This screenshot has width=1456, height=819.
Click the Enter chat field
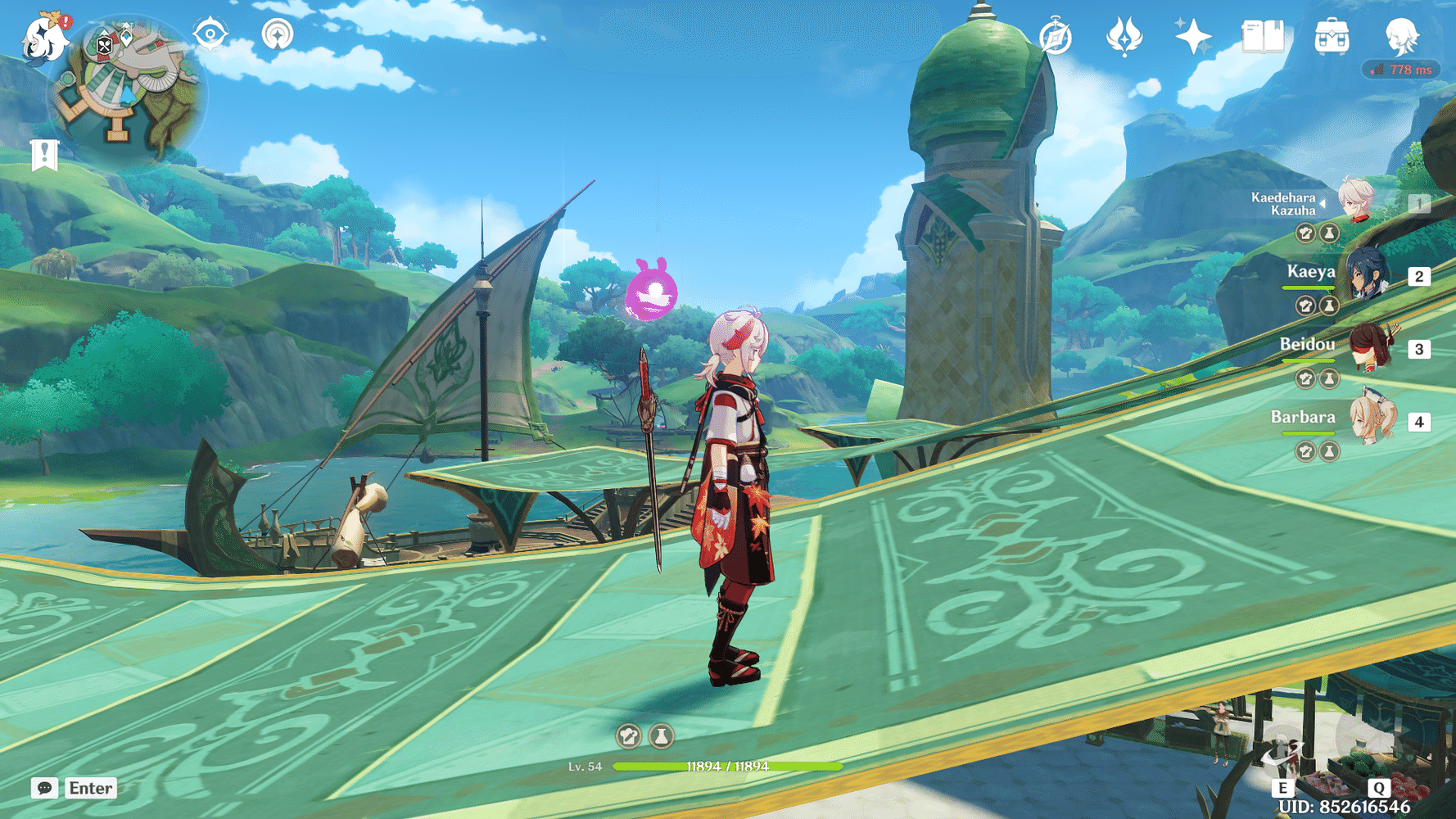tap(89, 789)
